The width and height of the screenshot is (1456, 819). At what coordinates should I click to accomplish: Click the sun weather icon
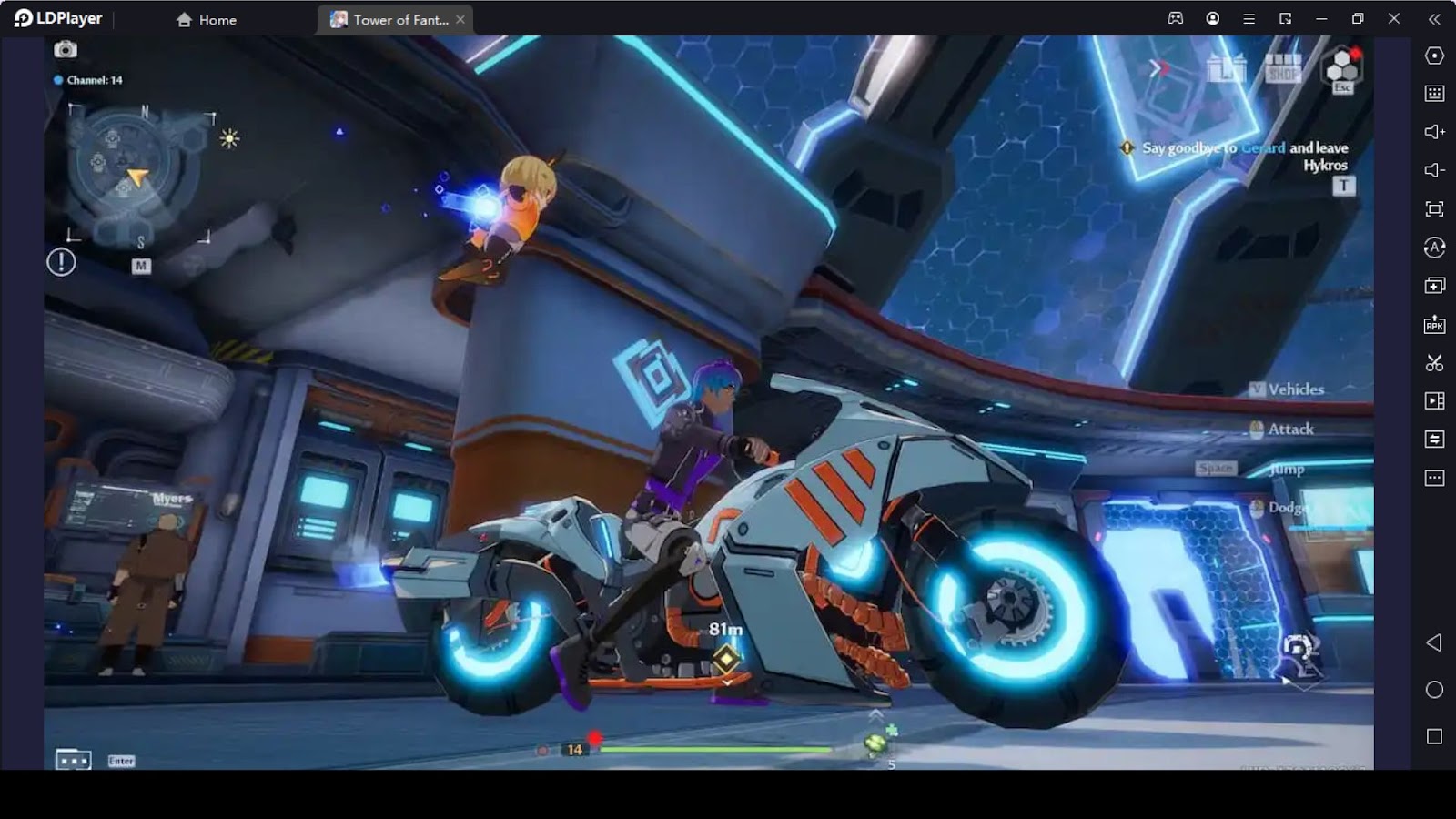pyautogui.click(x=229, y=138)
